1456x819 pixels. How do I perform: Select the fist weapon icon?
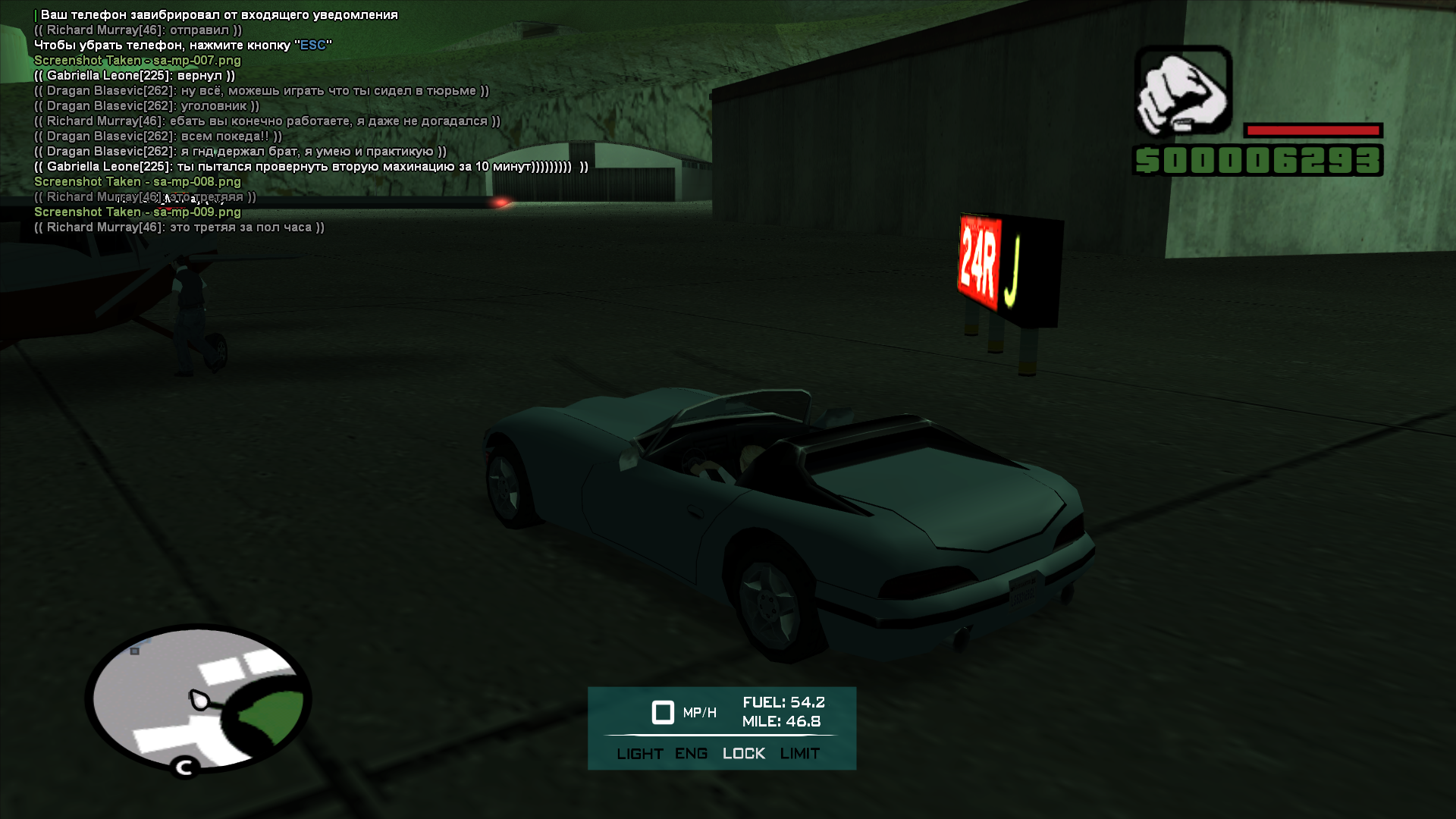[1182, 91]
